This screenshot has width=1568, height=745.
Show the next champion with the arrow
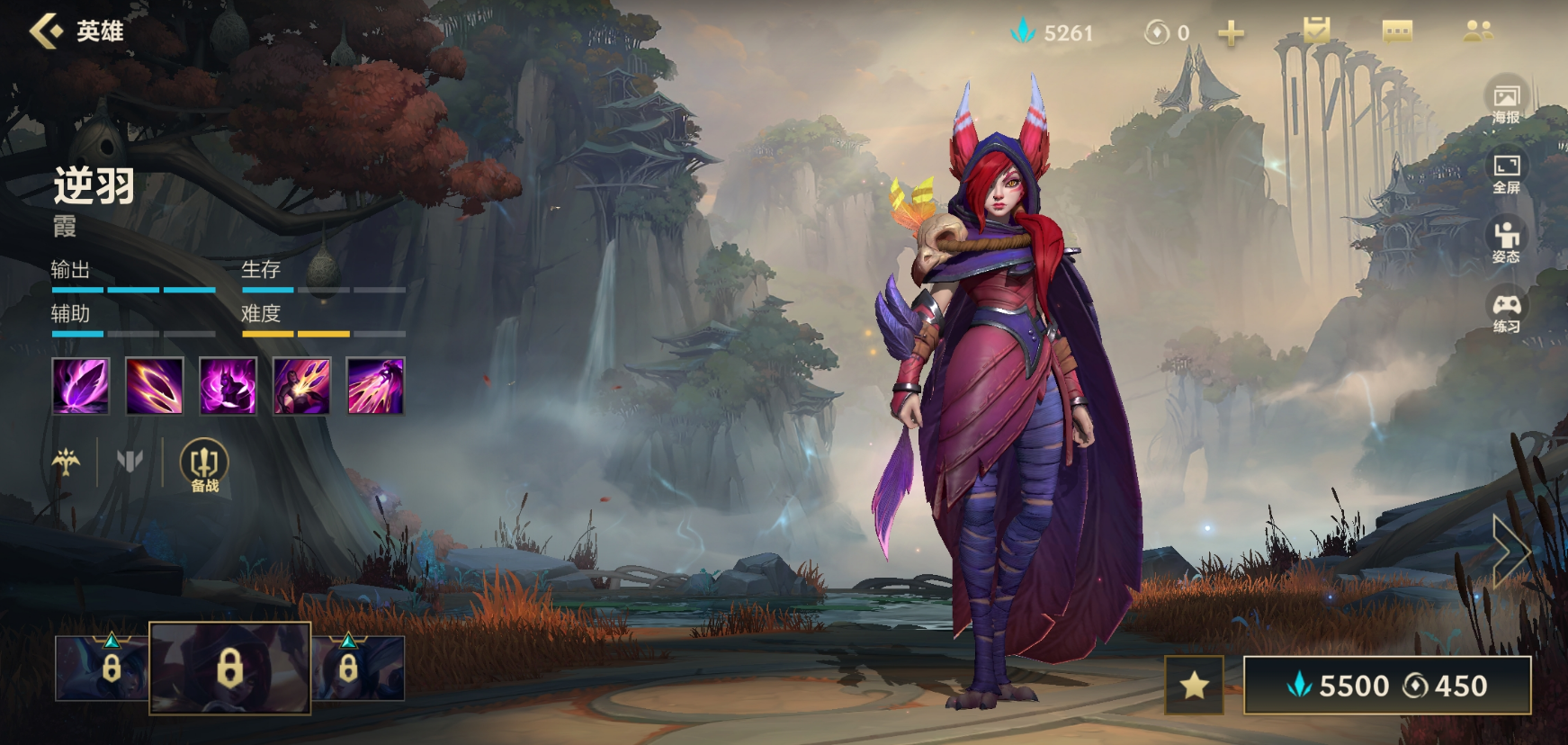point(1511,551)
